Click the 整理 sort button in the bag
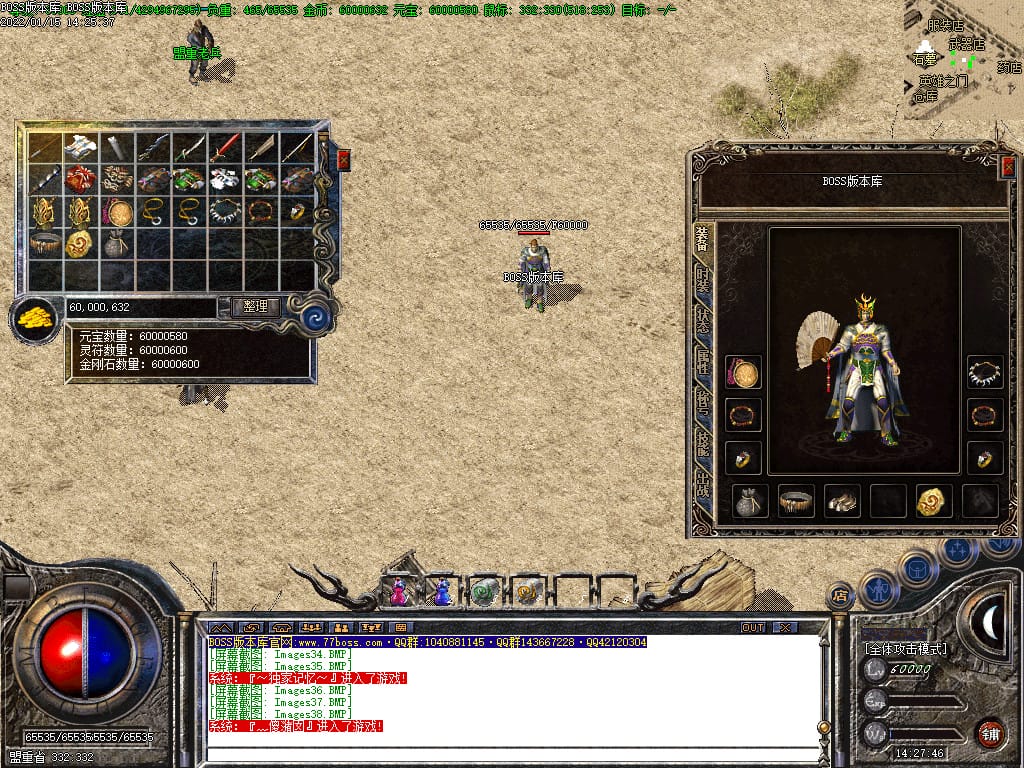 click(x=255, y=307)
